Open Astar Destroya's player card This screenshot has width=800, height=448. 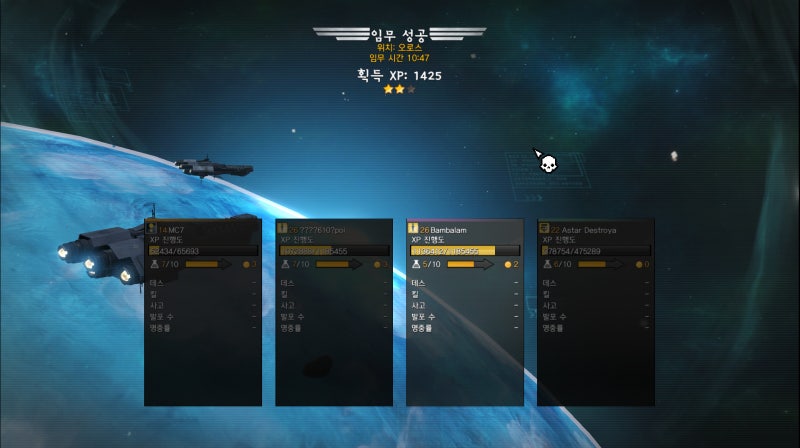(595, 312)
